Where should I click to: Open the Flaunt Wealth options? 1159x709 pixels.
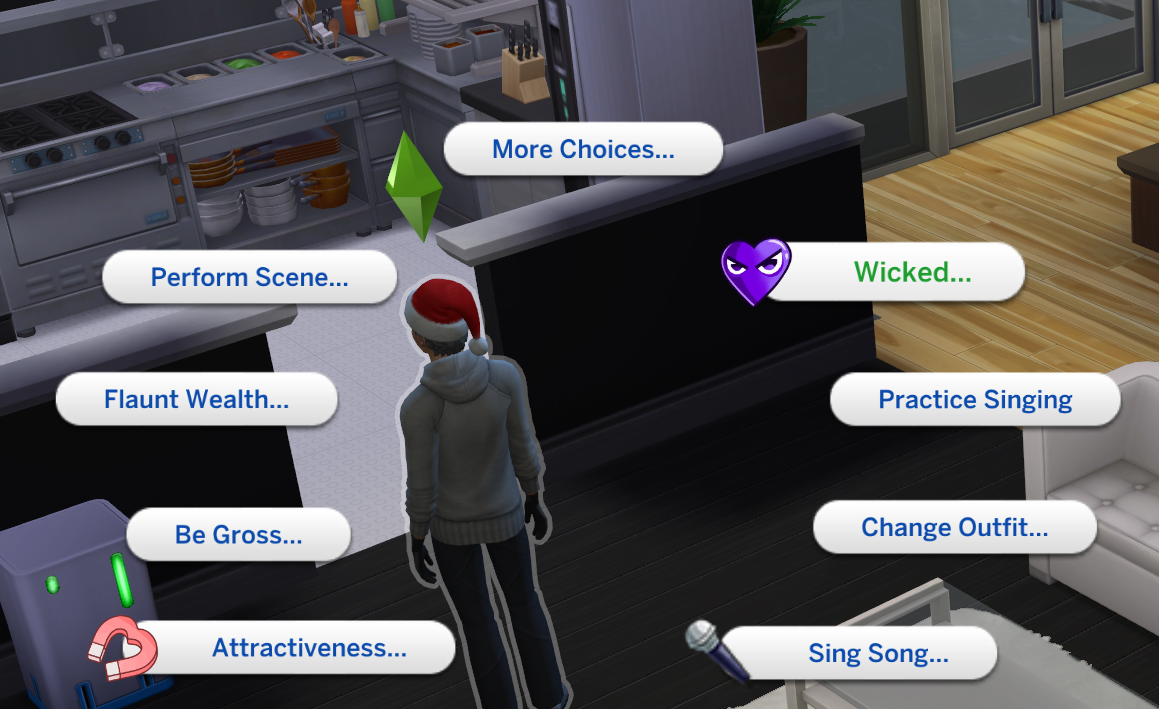(197, 400)
